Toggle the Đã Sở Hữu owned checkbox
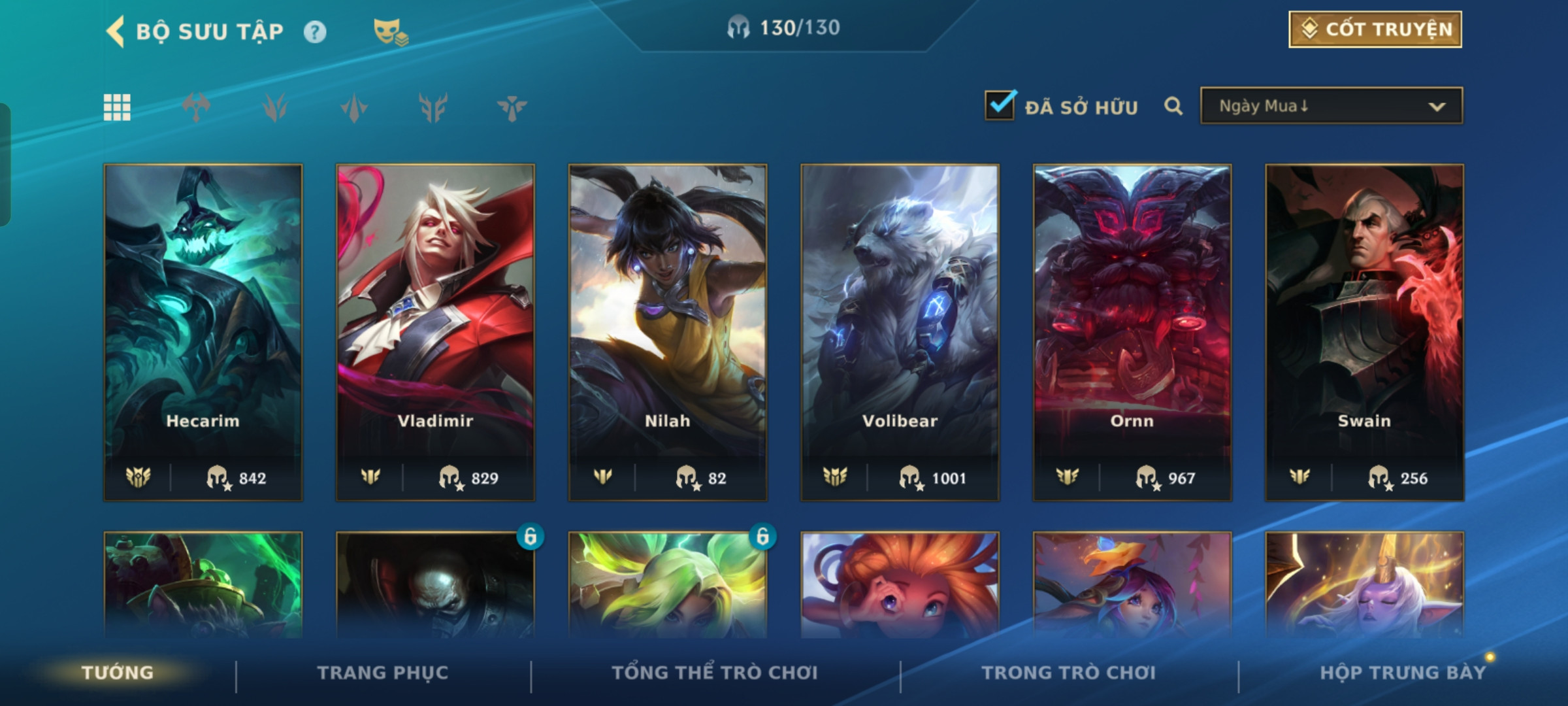Screen dimensions: 1568x706 coord(1000,105)
